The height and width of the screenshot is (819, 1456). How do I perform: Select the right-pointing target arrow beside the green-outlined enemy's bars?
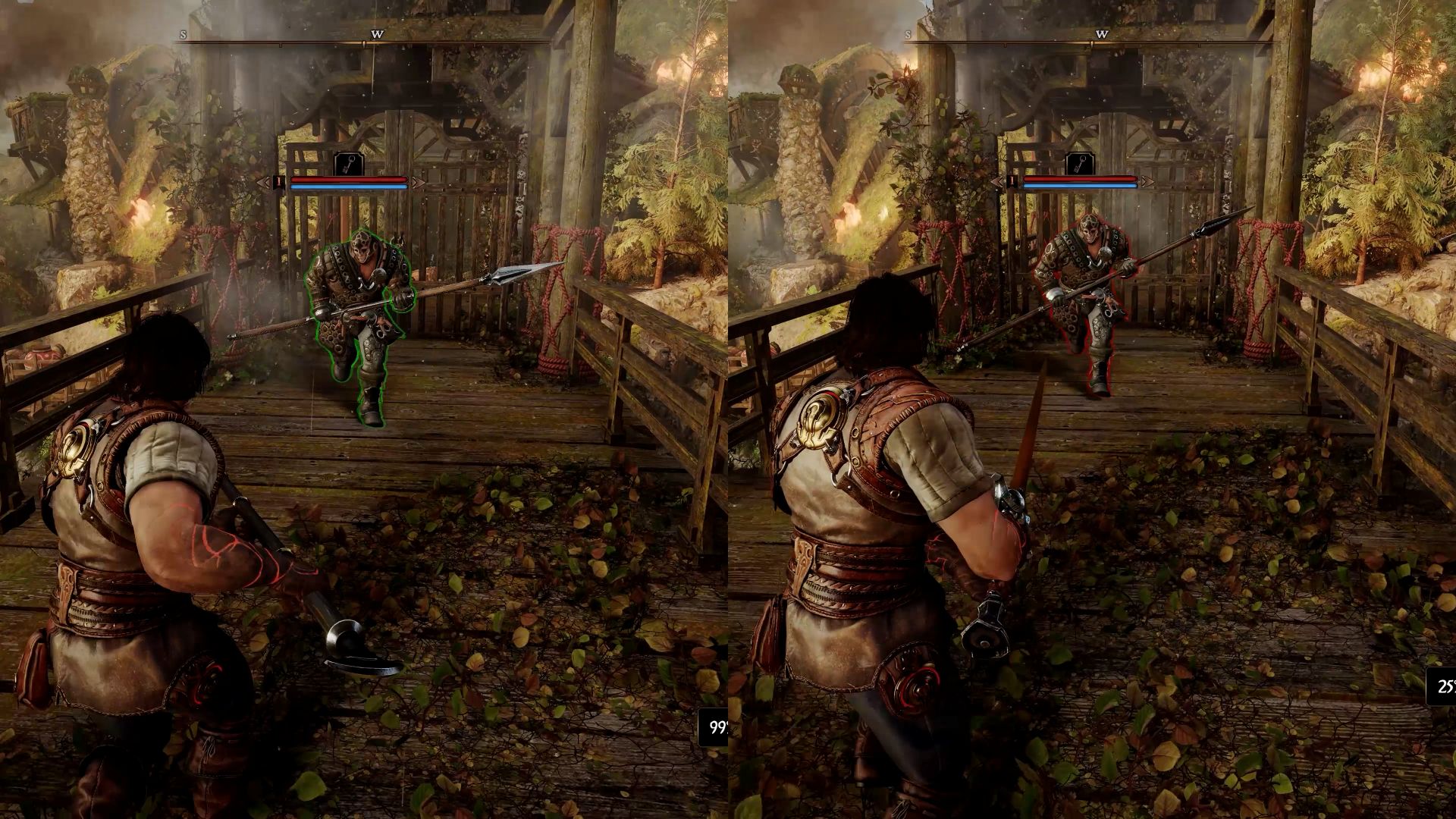pos(418,182)
